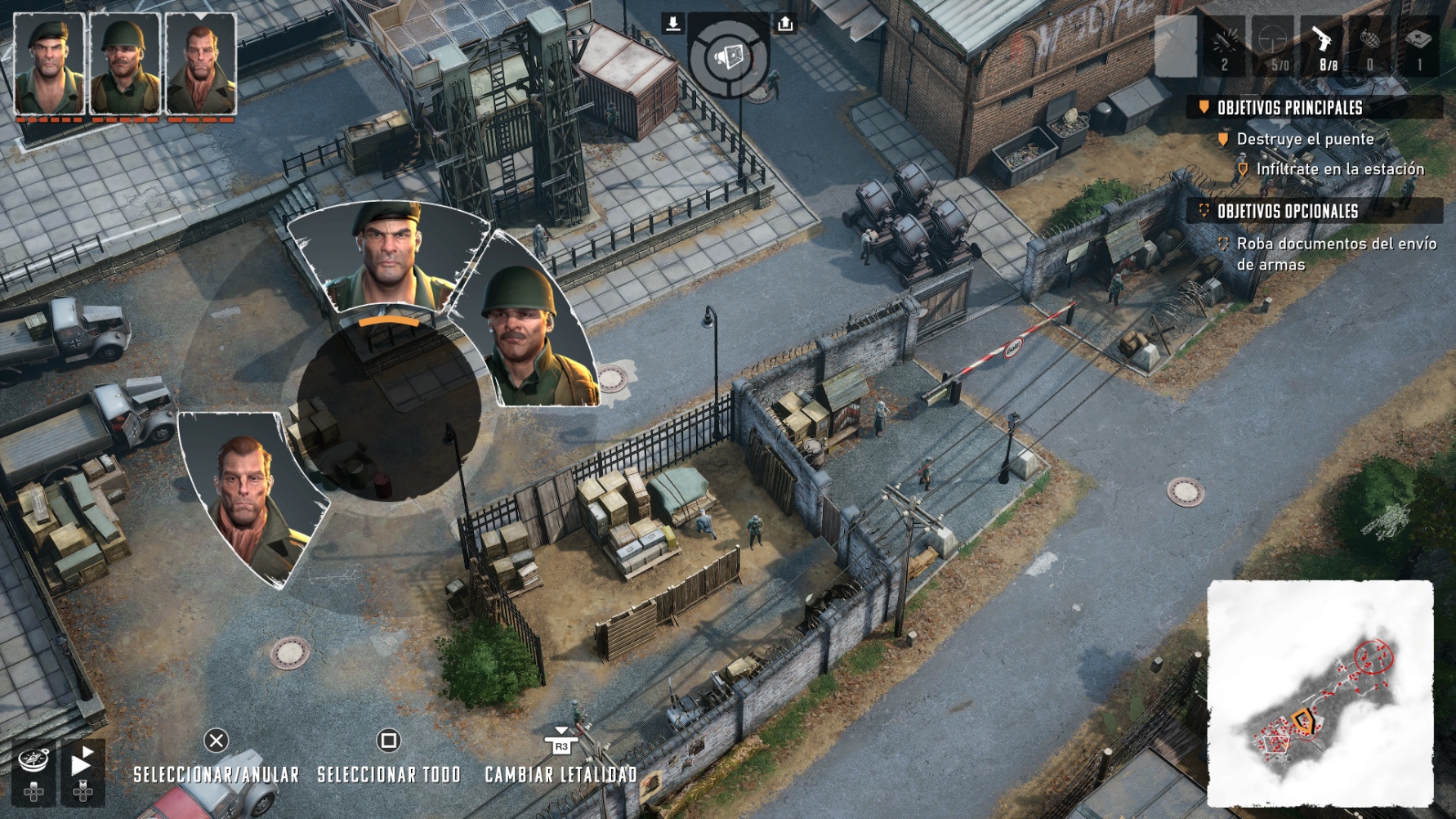Click the quick load upload-arrow icon
The height and width of the screenshot is (819, 1456).
(x=785, y=24)
